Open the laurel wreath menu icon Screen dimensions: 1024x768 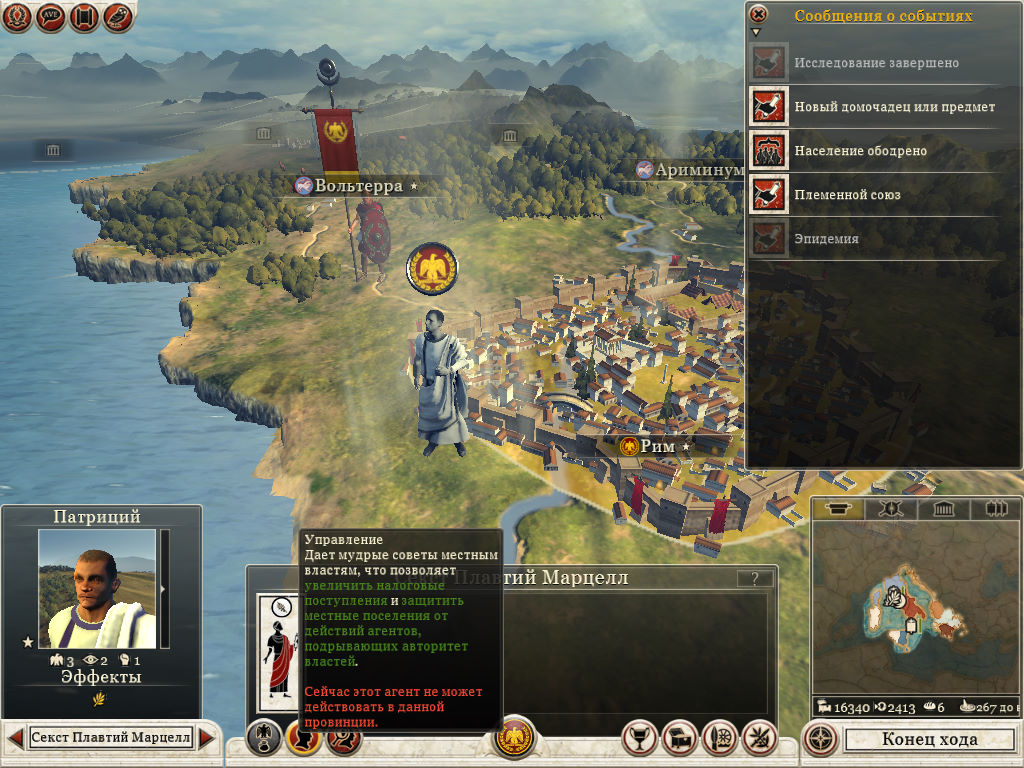[x=18, y=17]
